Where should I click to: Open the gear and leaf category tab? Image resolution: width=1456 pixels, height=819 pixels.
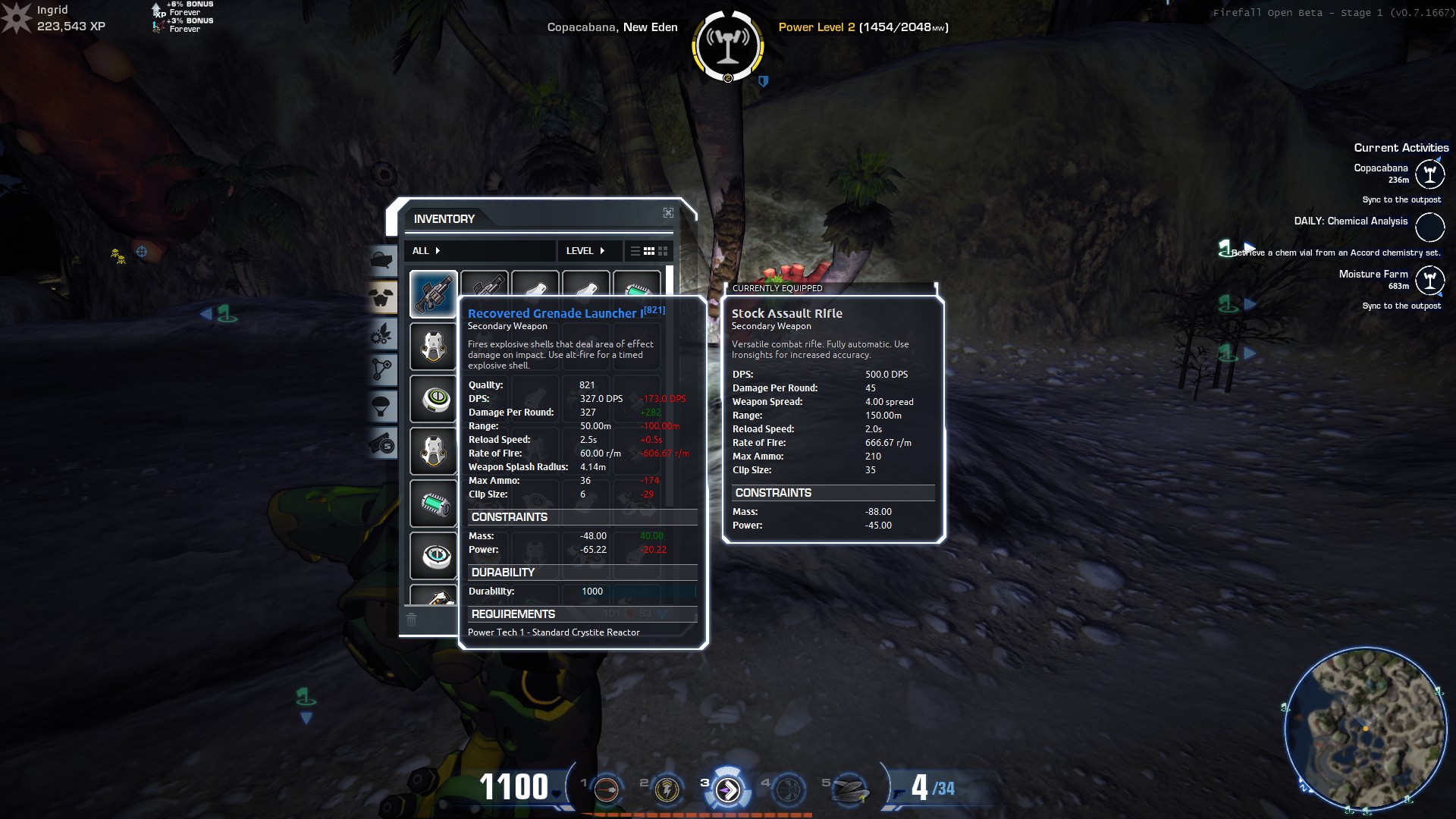pyautogui.click(x=383, y=334)
